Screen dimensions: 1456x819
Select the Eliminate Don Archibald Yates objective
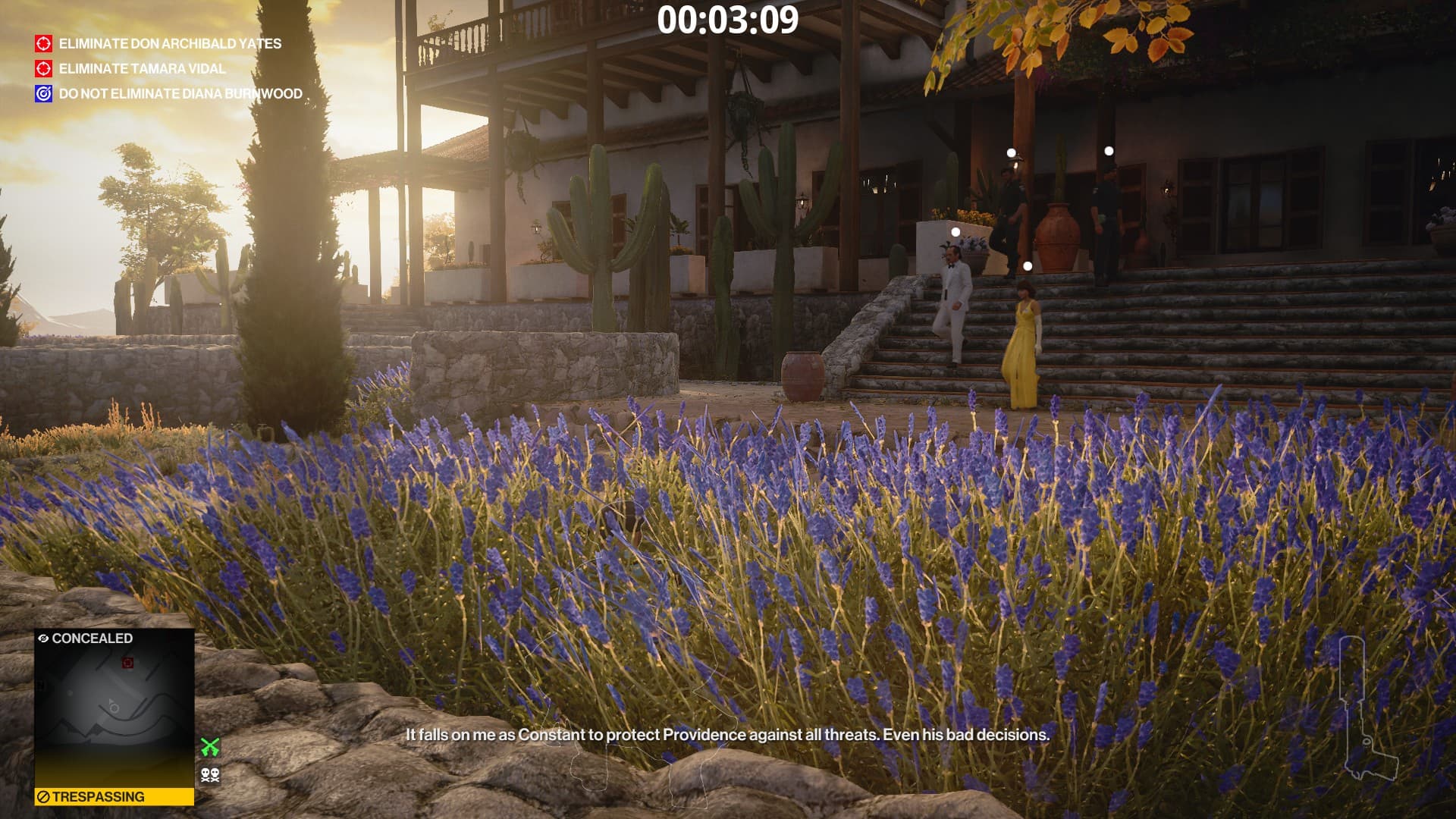coord(170,44)
